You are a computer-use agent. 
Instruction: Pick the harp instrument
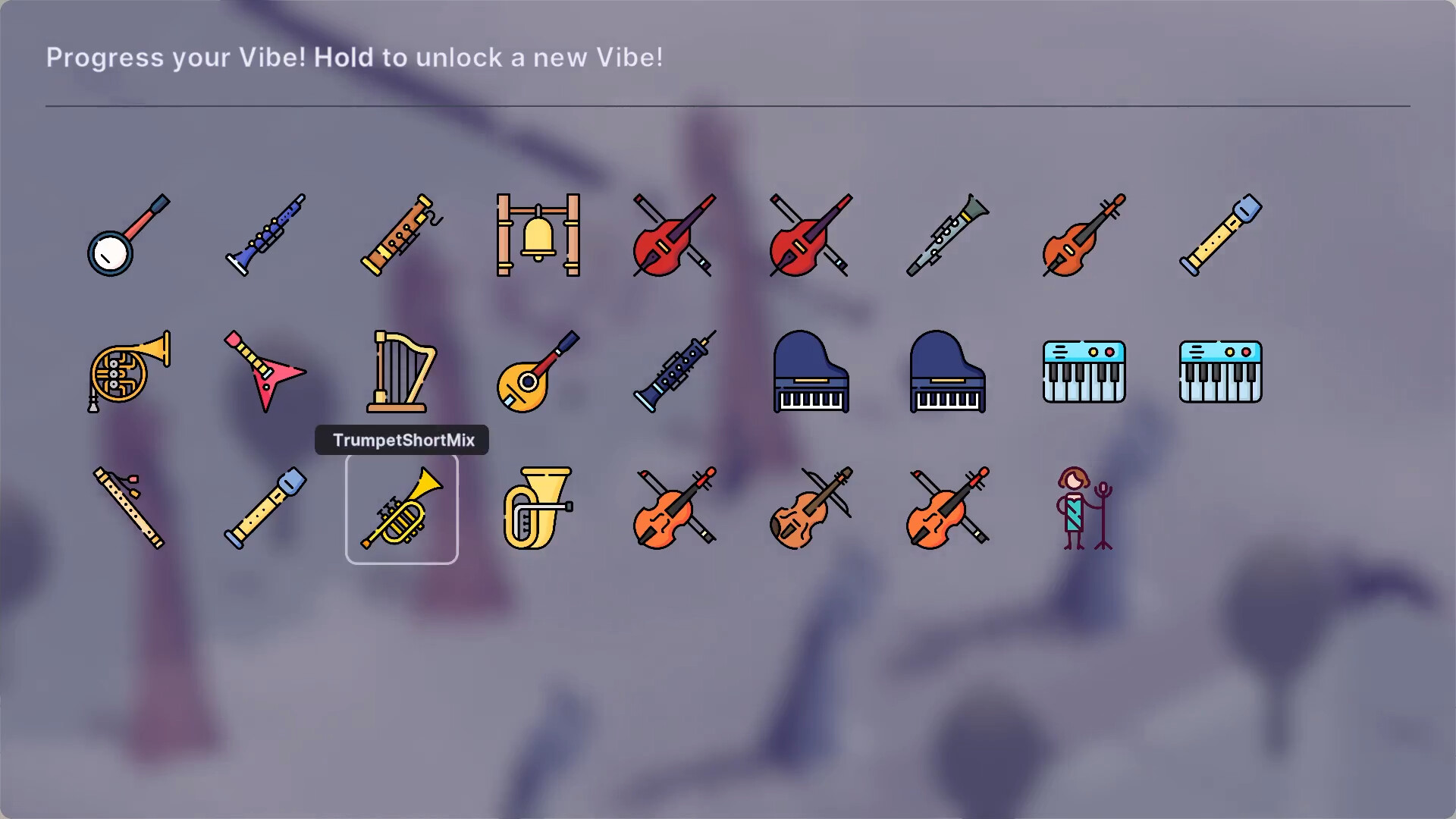402,372
